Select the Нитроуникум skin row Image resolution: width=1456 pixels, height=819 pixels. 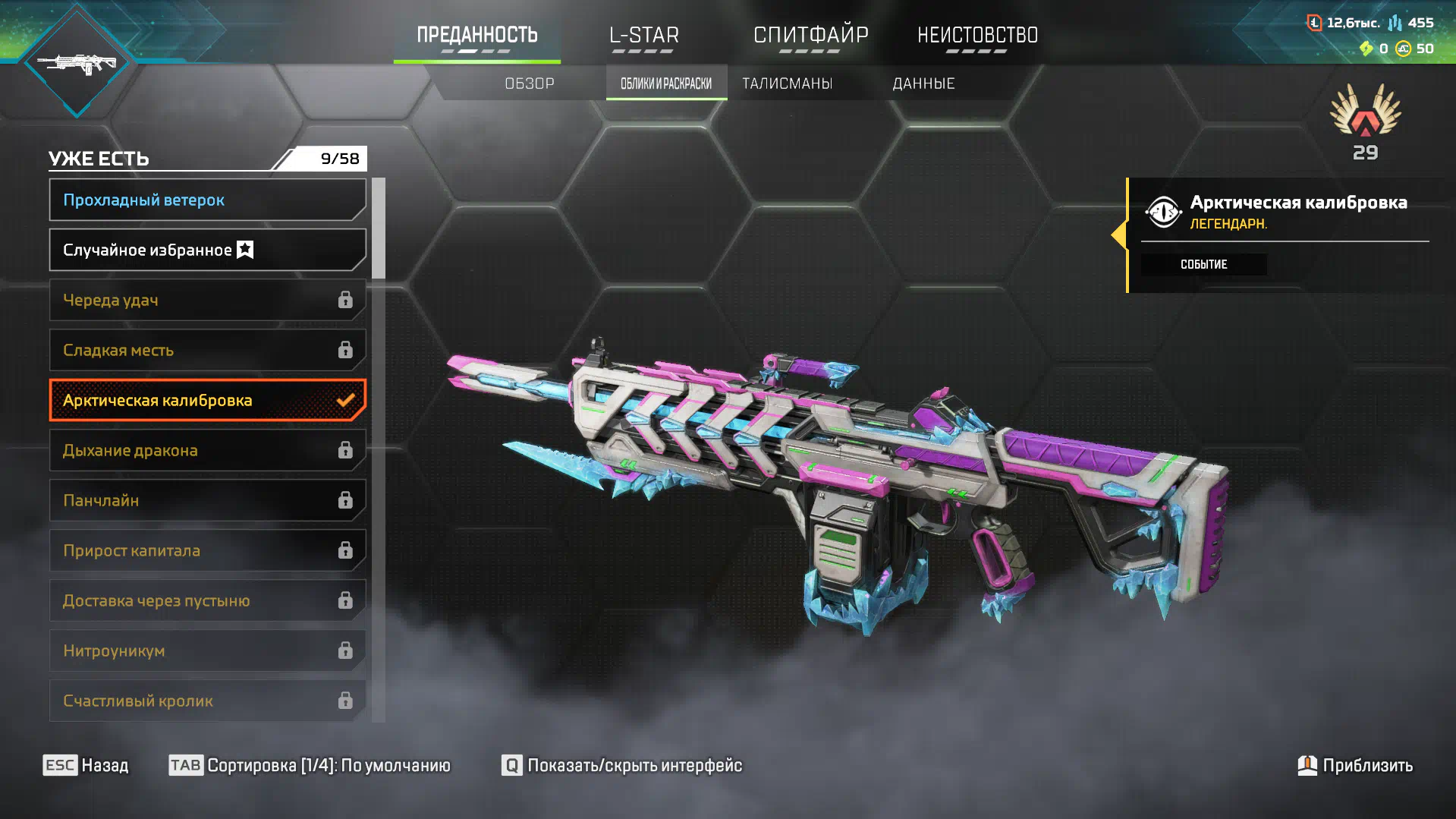(207, 651)
